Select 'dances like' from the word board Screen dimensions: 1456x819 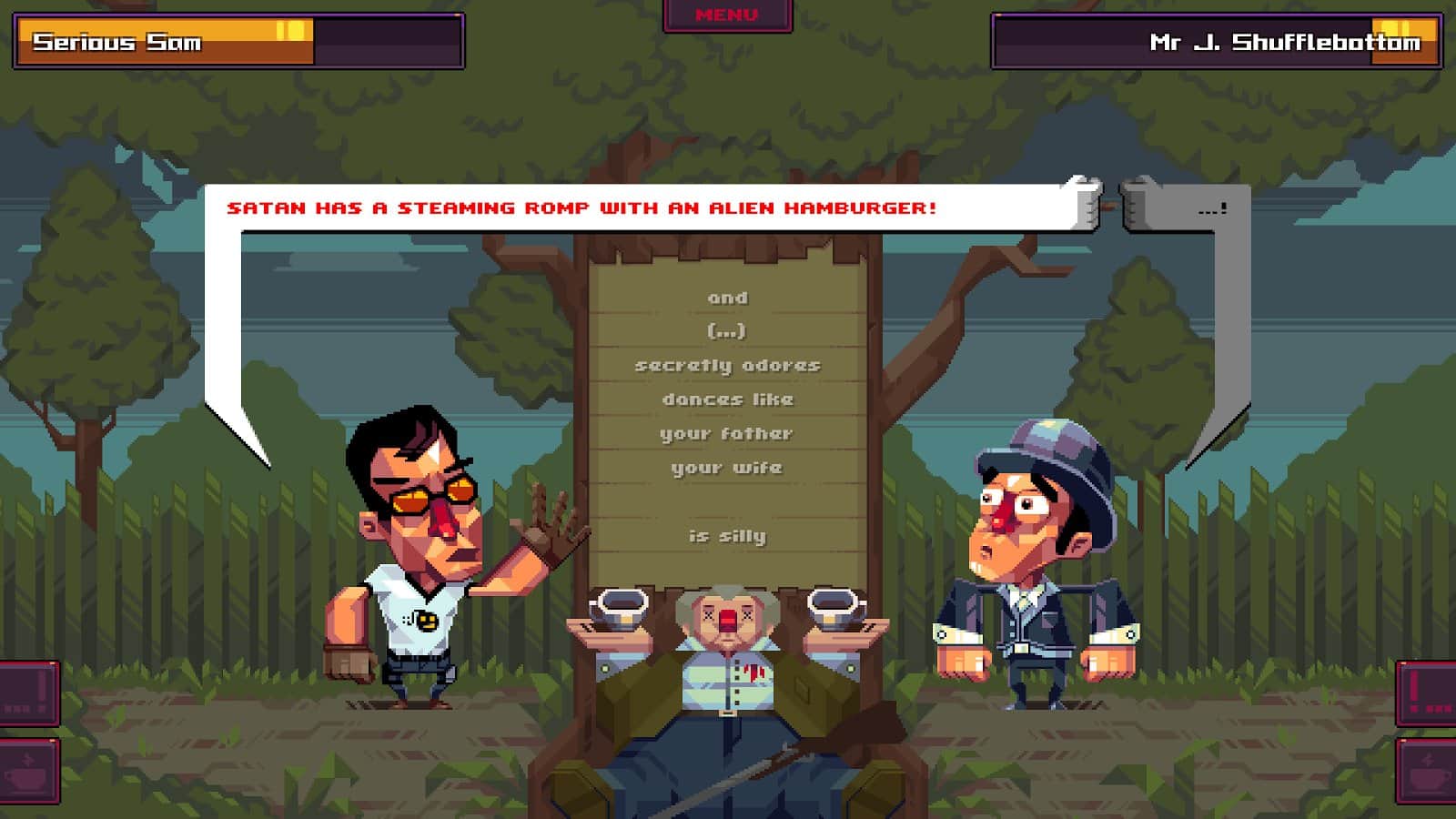730,399
